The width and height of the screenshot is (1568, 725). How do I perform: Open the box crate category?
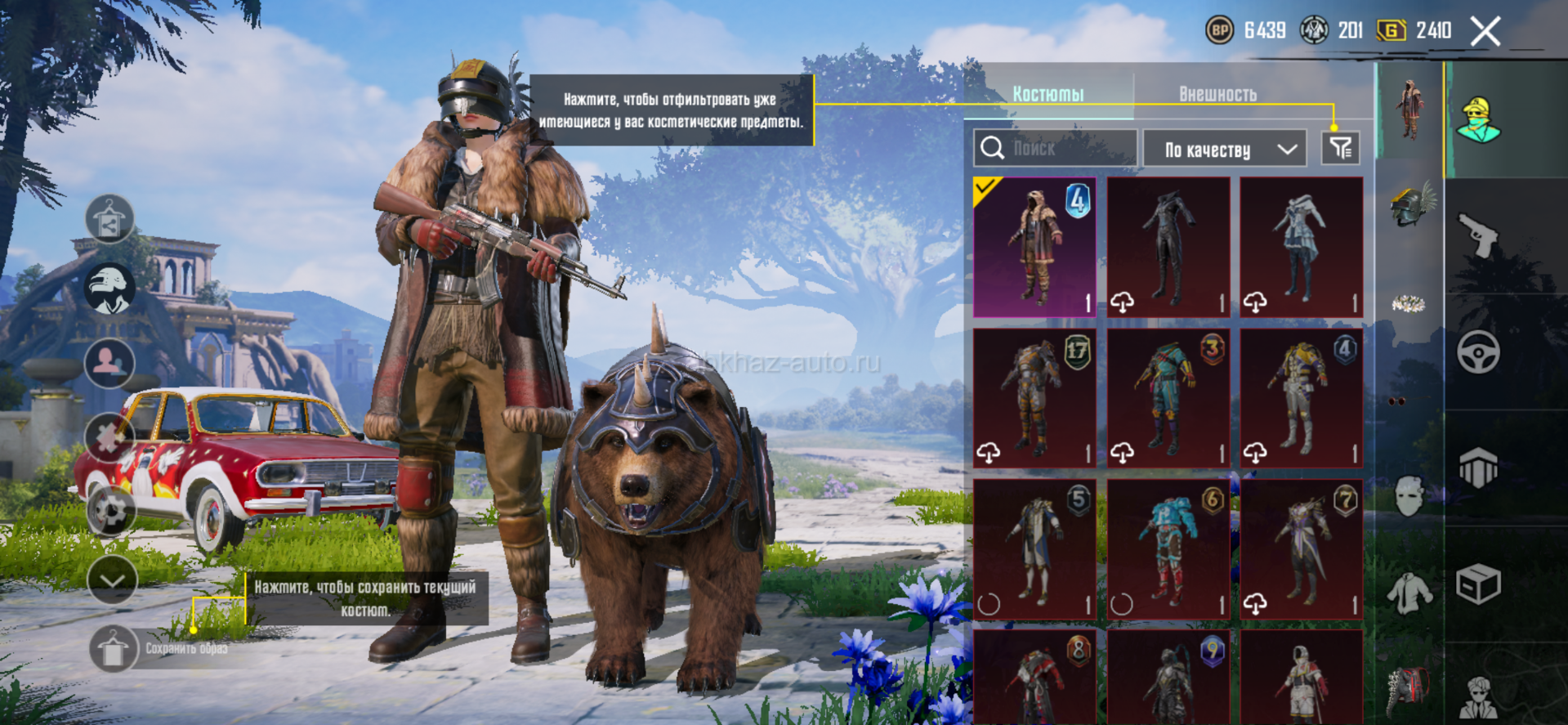[x=1478, y=585]
